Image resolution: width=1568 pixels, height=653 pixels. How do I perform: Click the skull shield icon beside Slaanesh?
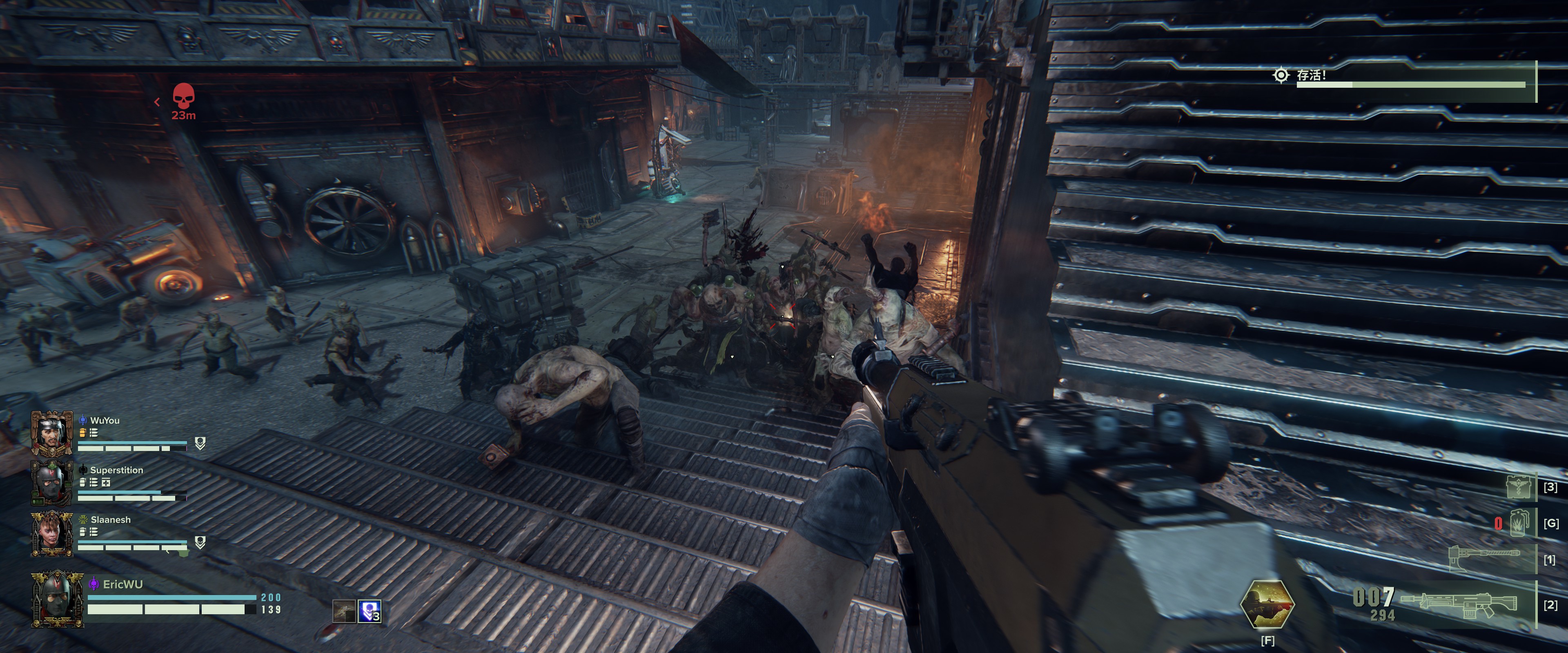tap(200, 542)
